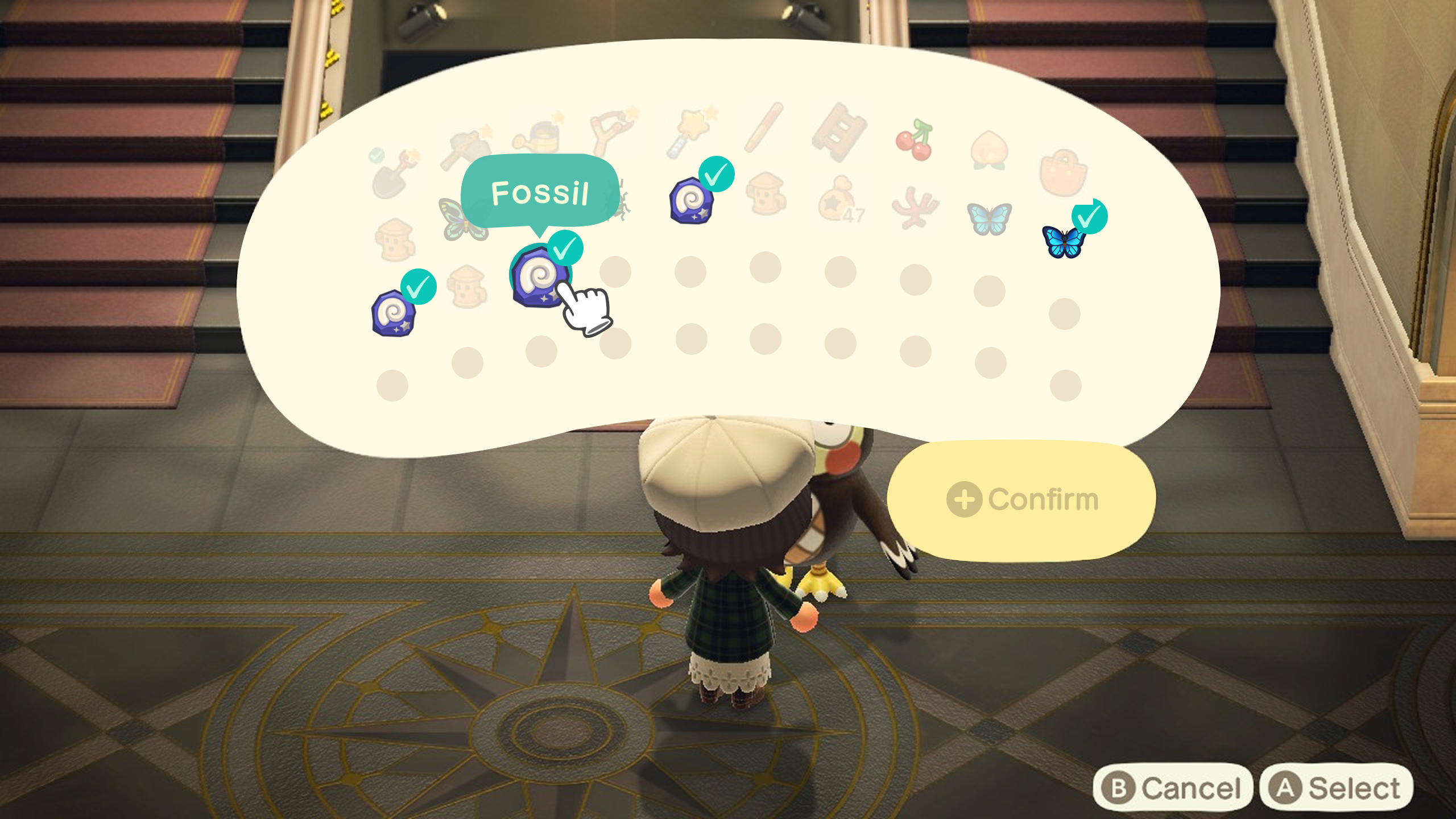Screen dimensions: 1456x819
Task: Click the orange basket bag item
Action: 1063,173
